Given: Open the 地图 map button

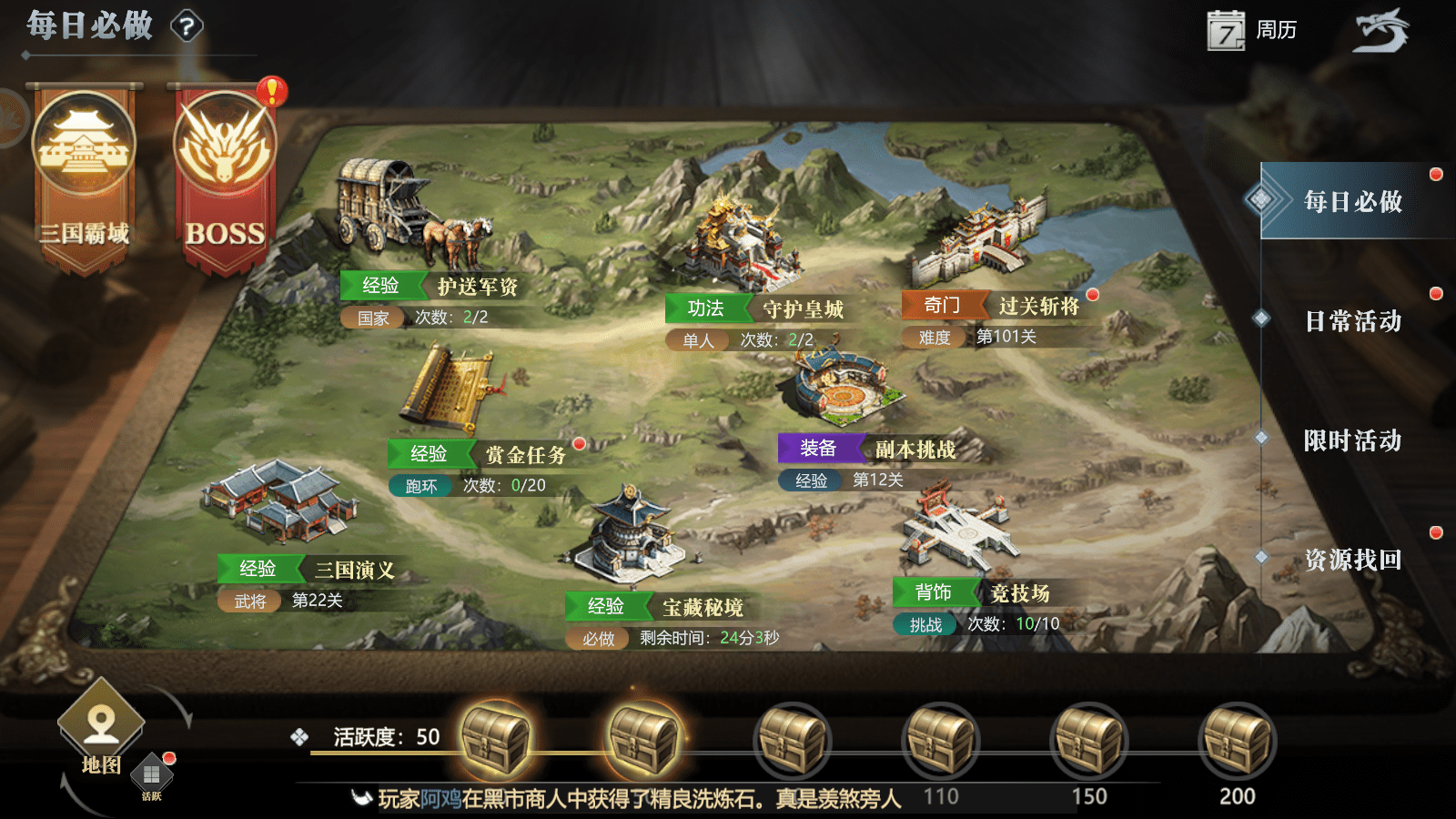Looking at the screenshot, I should (101, 728).
